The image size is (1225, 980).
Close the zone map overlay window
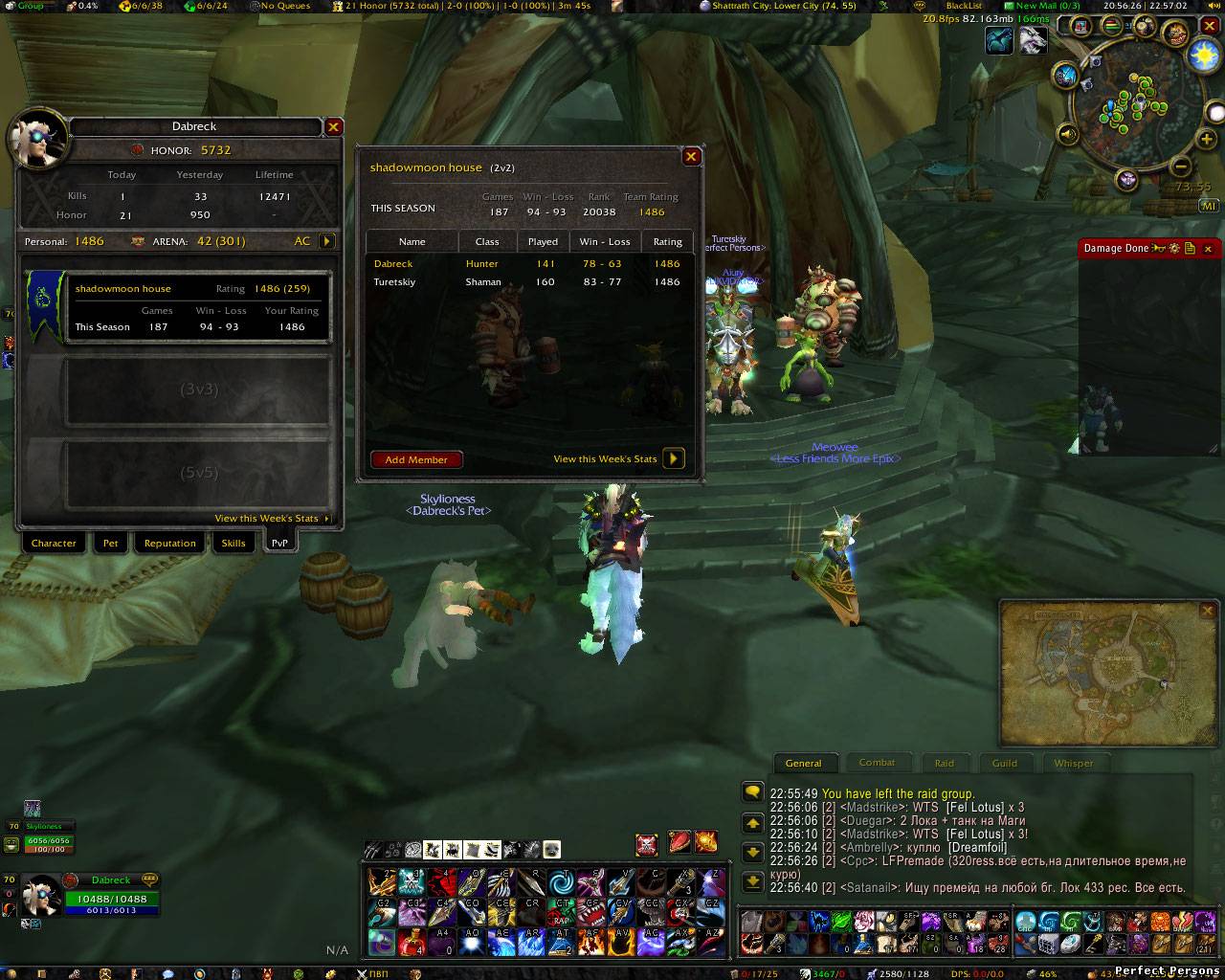tap(1207, 611)
